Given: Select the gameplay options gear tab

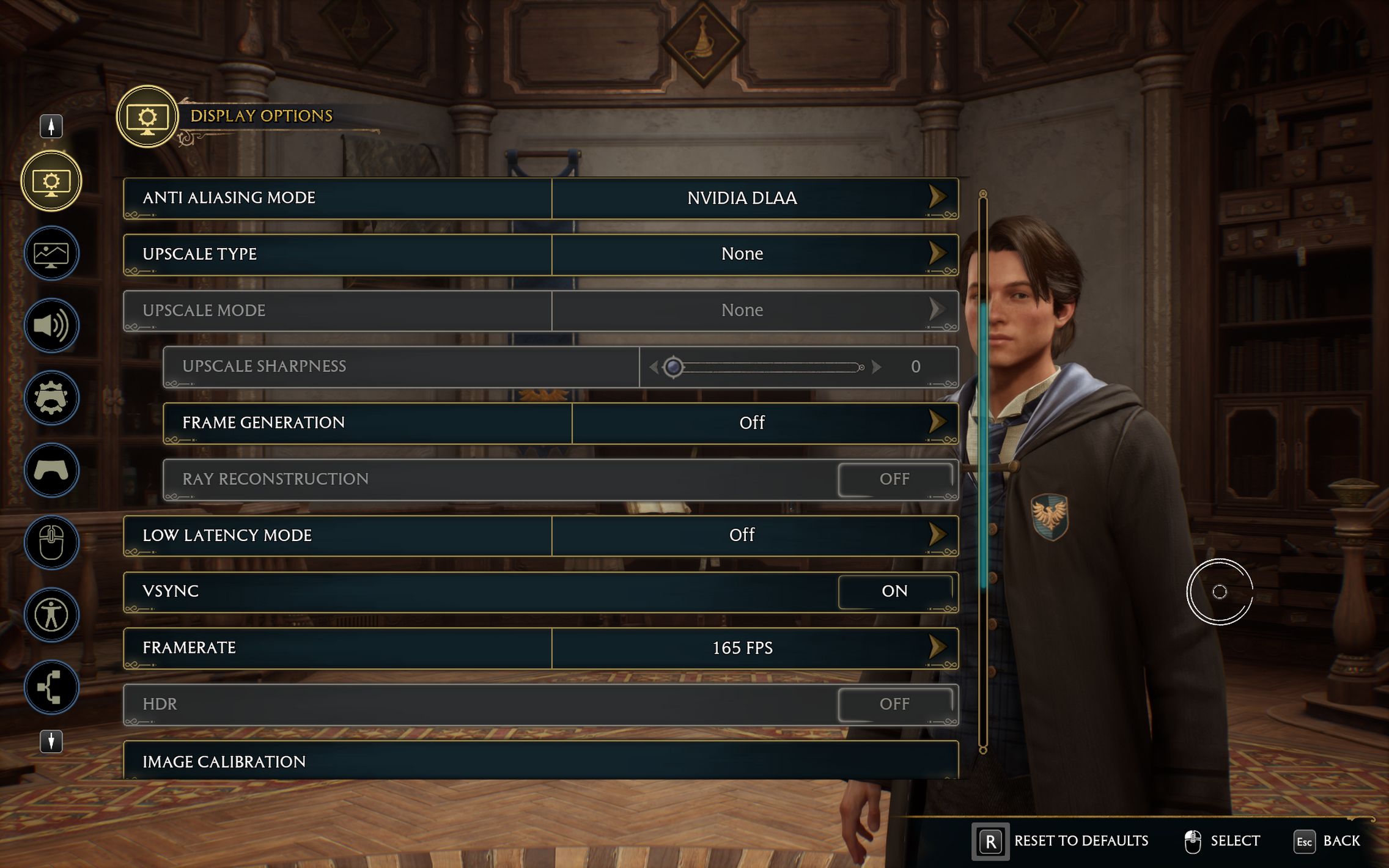Looking at the screenshot, I should tap(51, 398).
